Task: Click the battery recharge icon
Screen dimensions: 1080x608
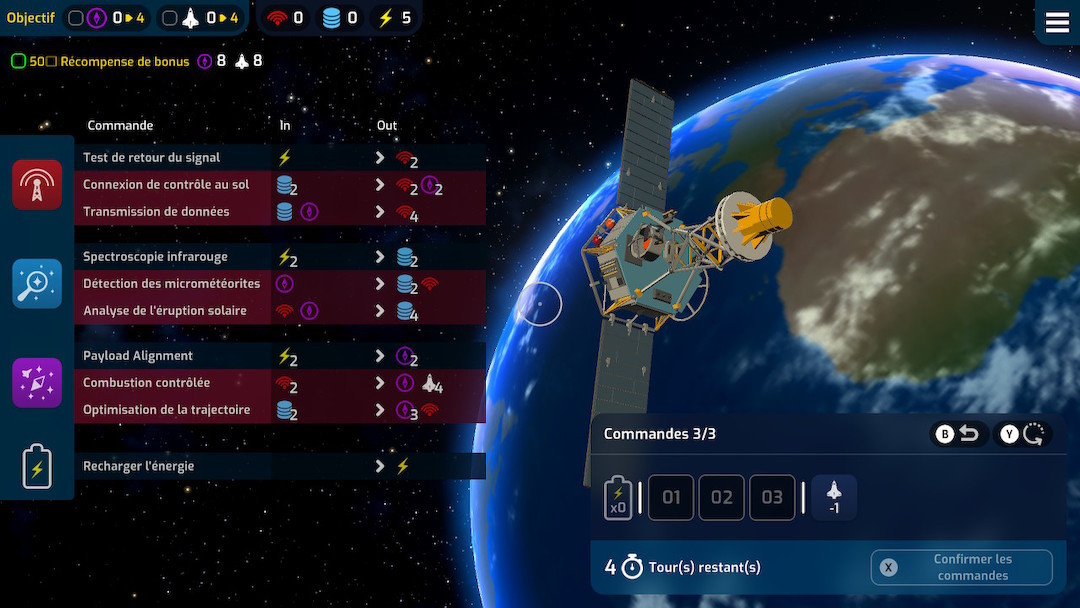Action: coord(37,466)
